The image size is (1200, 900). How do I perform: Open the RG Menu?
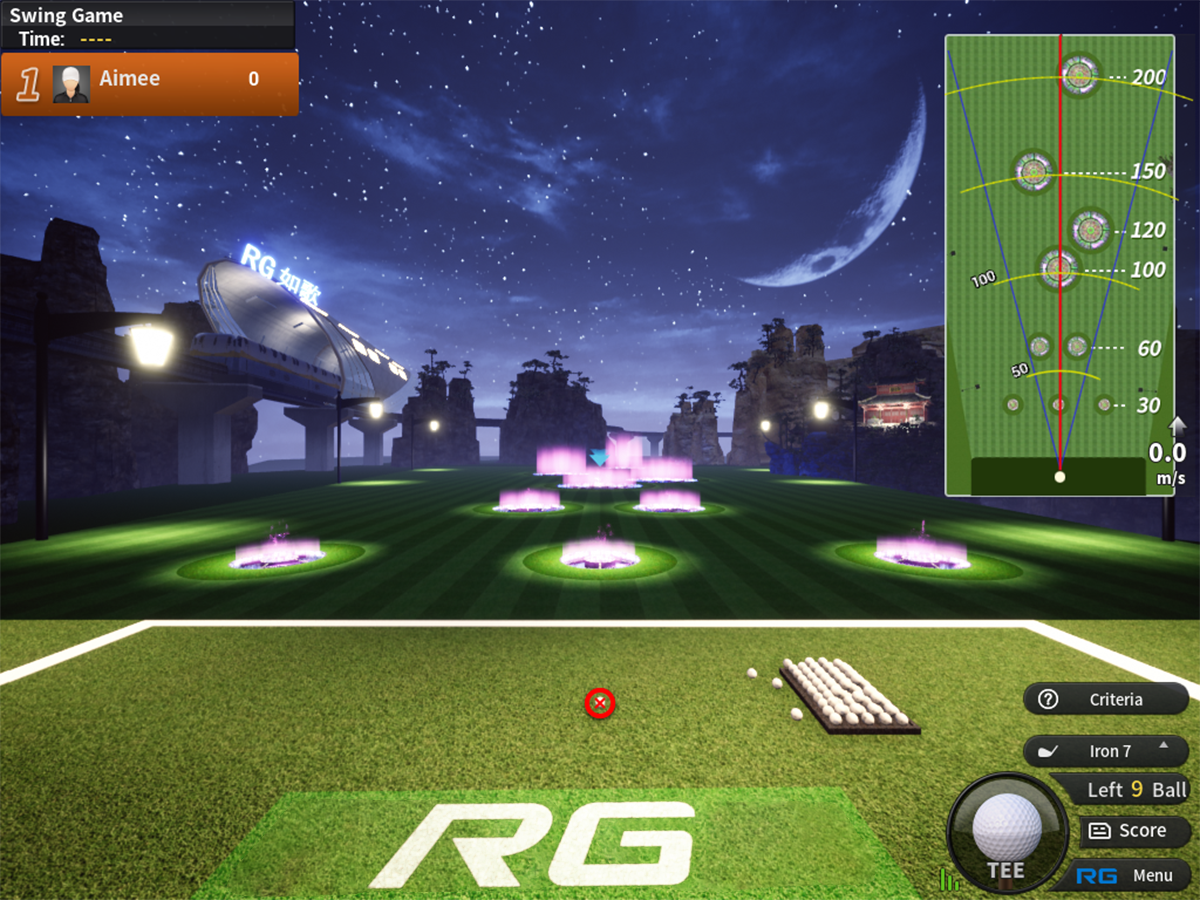click(1125, 876)
